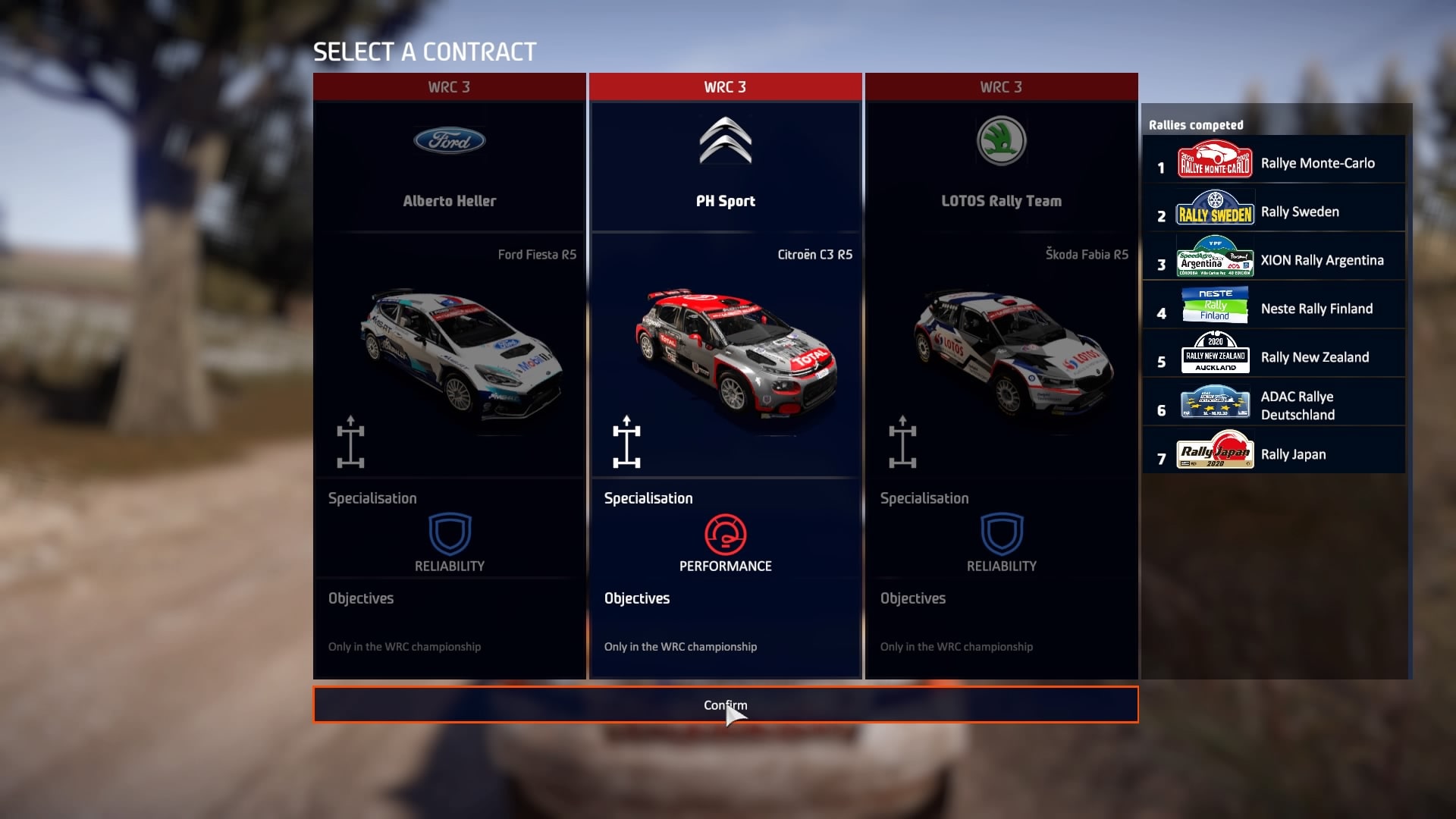Click the Rally New Zealand entry
Image resolution: width=1456 pixels, height=819 pixels.
[x=1274, y=357]
